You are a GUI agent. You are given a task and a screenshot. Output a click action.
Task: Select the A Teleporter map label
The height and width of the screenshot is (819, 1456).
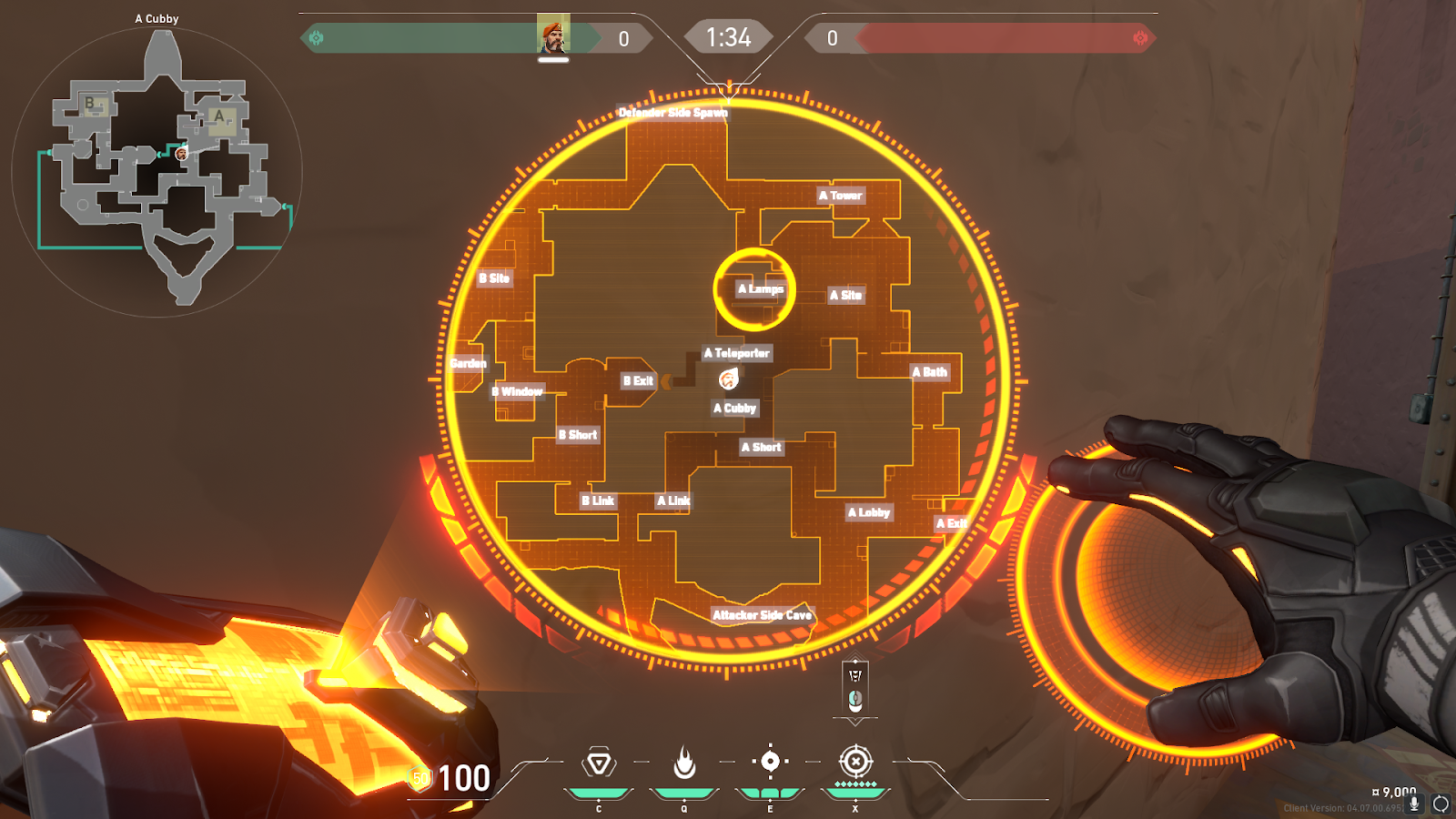736,353
